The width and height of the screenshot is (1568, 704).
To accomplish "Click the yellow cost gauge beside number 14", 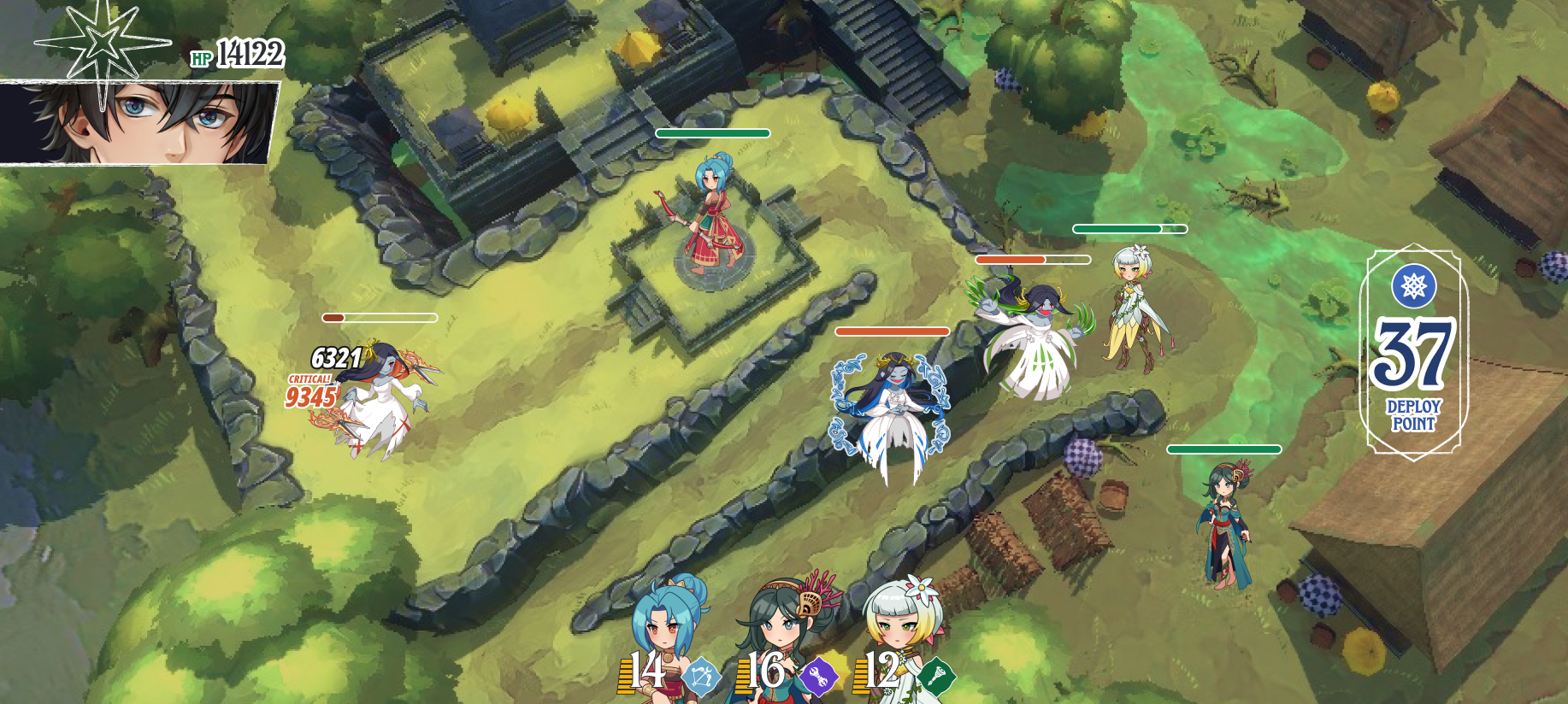I will point(625,674).
